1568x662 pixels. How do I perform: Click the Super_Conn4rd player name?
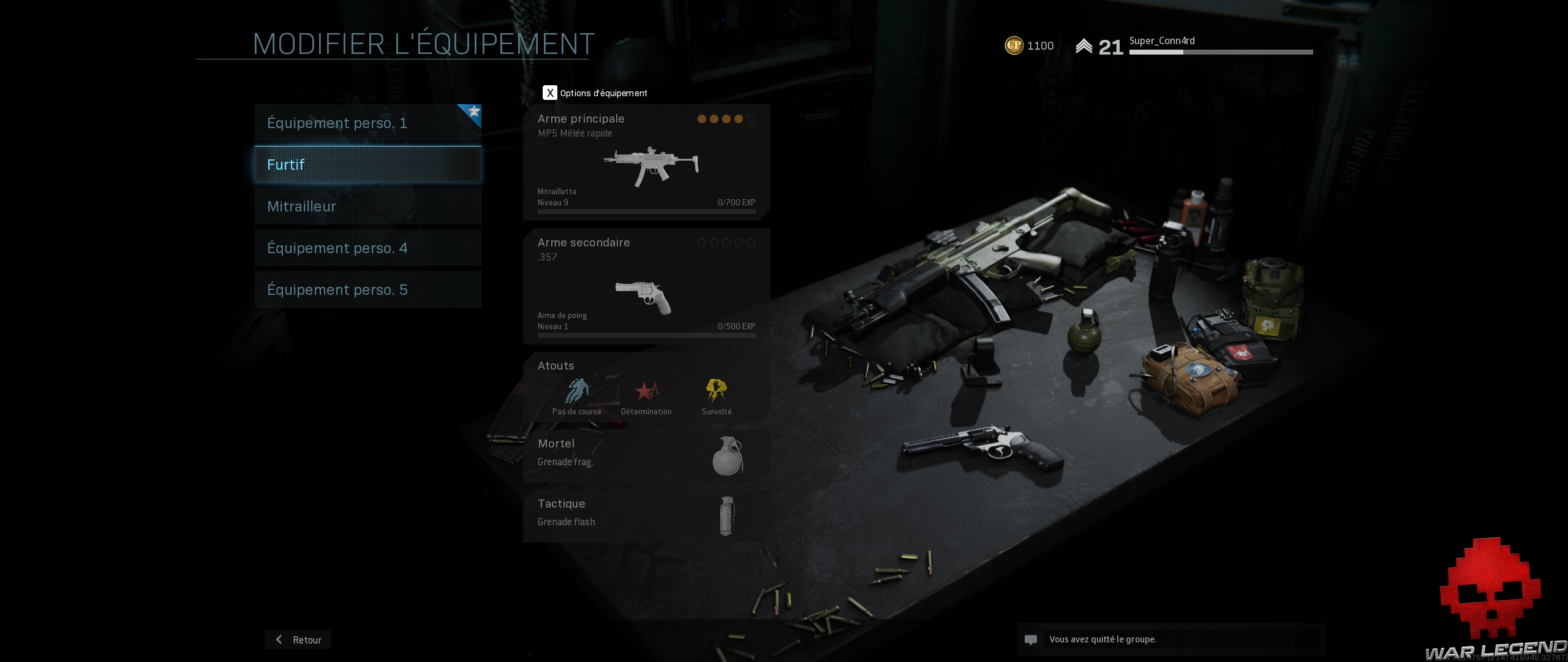[1161, 41]
